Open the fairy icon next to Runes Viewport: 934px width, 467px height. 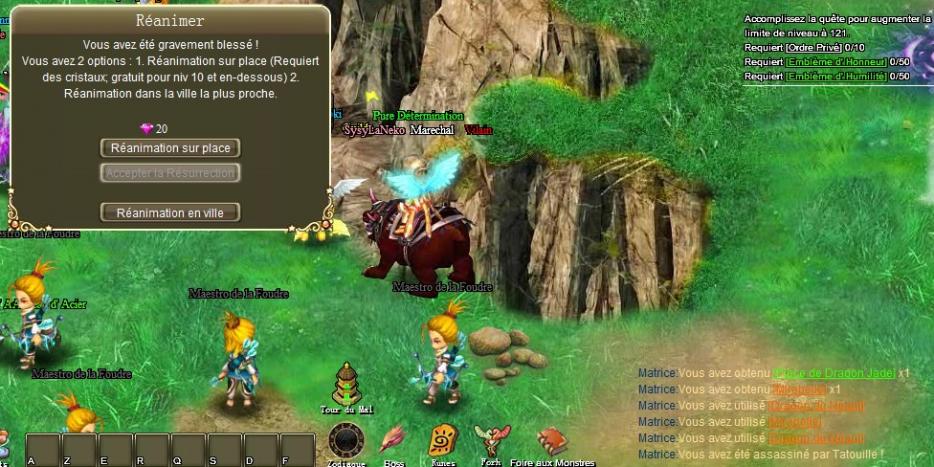pyautogui.click(x=491, y=440)
